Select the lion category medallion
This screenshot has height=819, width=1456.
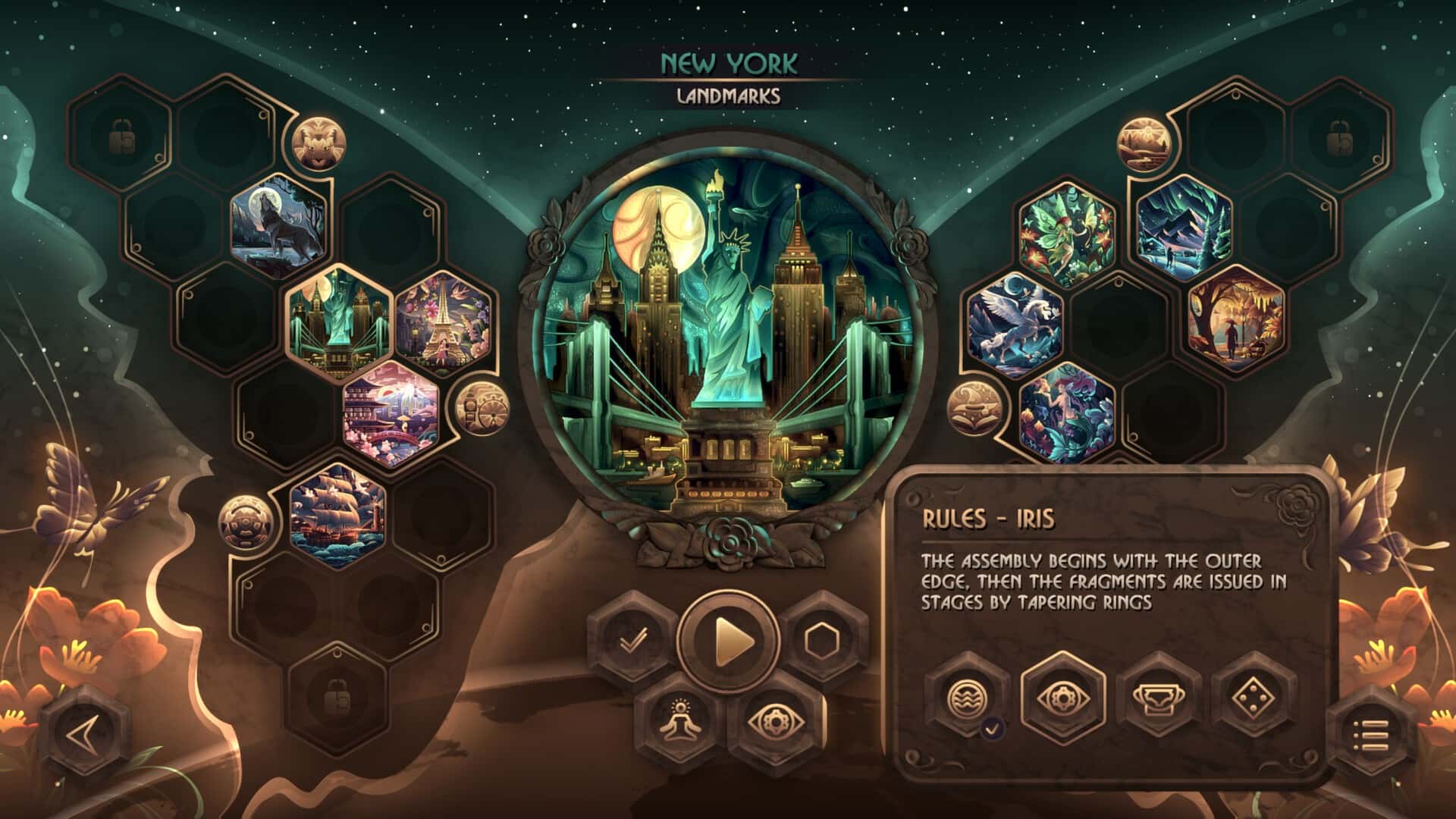click(319, 143)
